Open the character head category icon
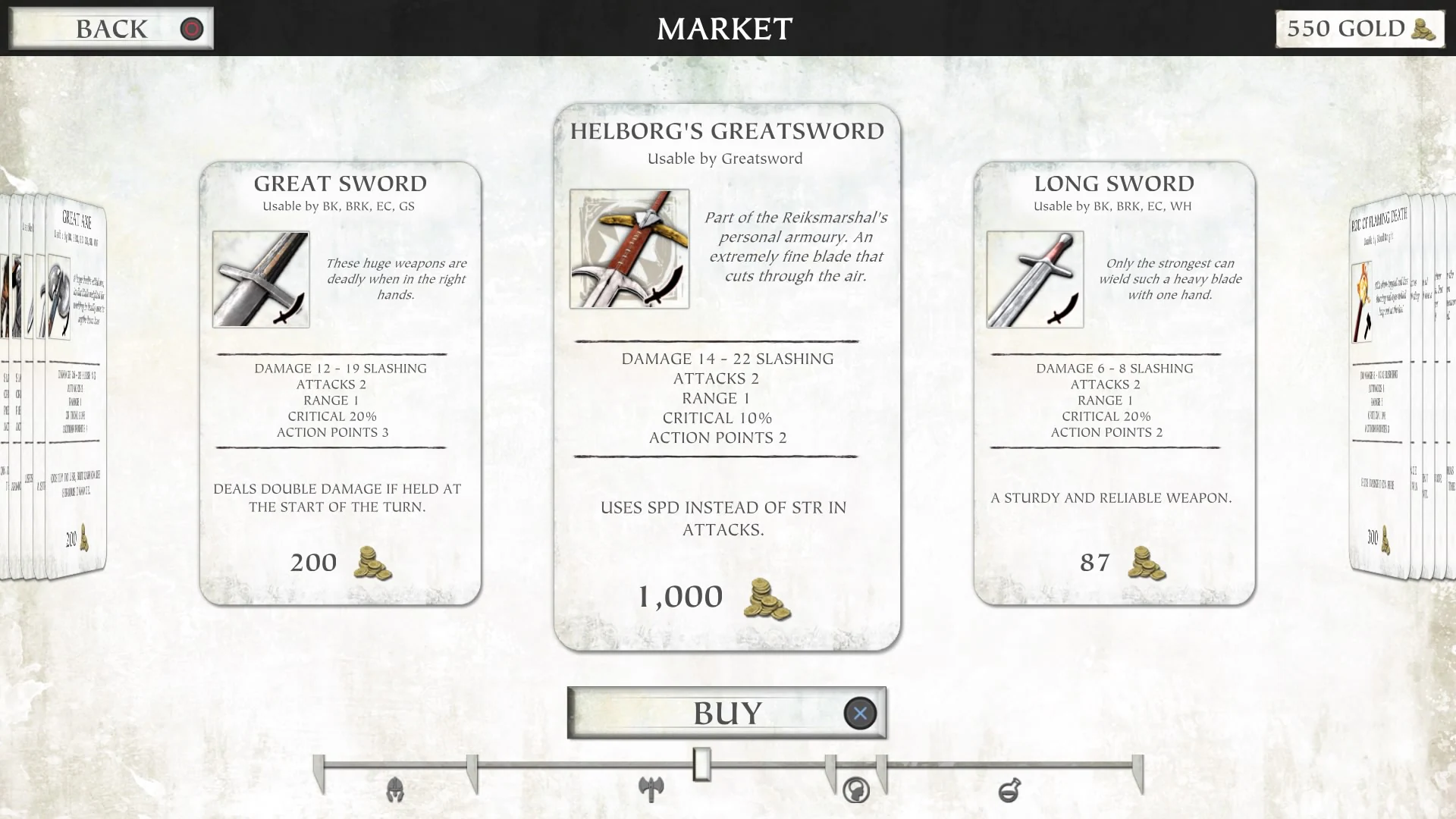The height and width of the screenshot is (819, 1456). pyautogui.click(x=855, y=789)
